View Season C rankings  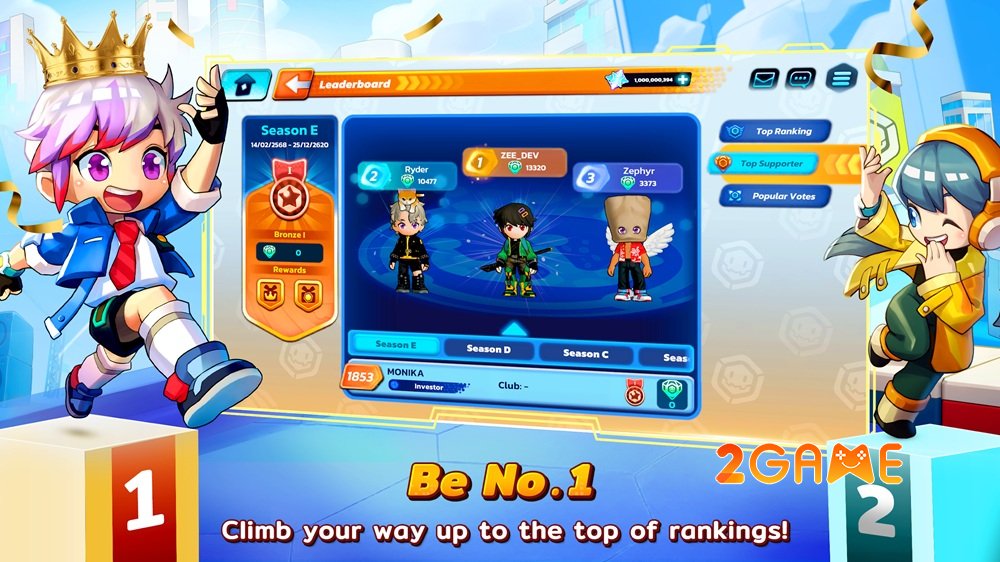point(585,354)
